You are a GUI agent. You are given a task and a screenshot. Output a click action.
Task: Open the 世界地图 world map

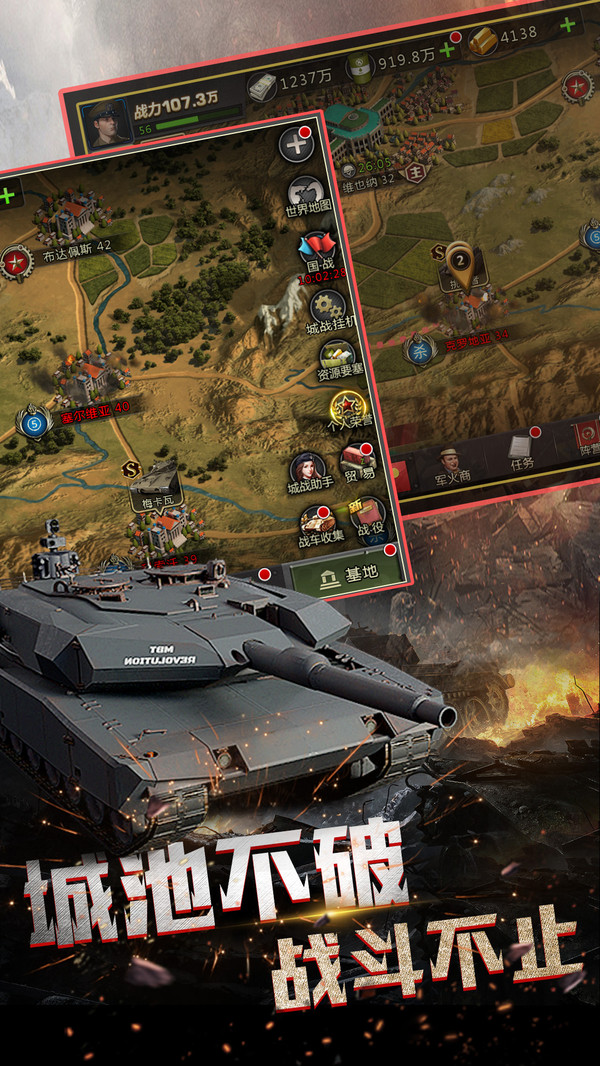coord(305,195)
